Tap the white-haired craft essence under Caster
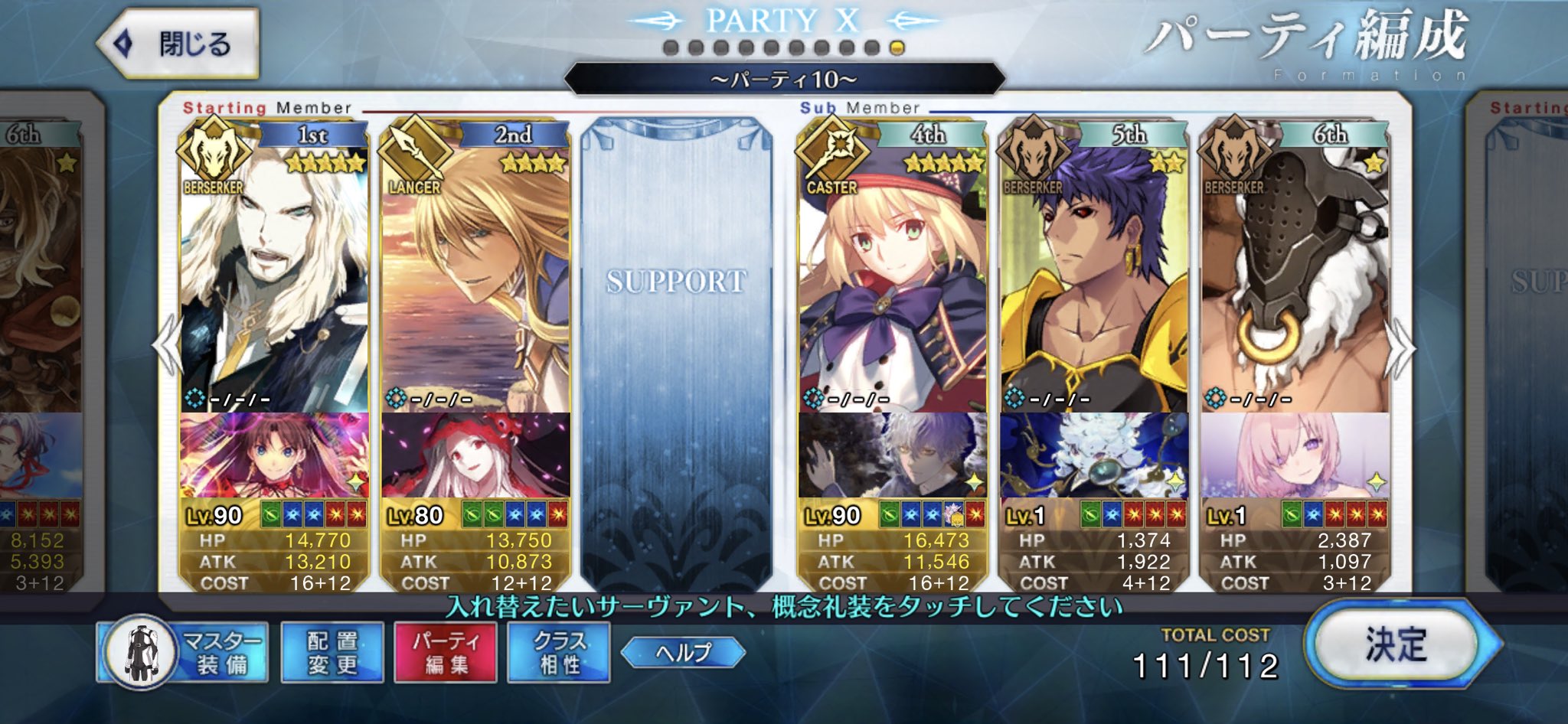 [x=893, y=456]
